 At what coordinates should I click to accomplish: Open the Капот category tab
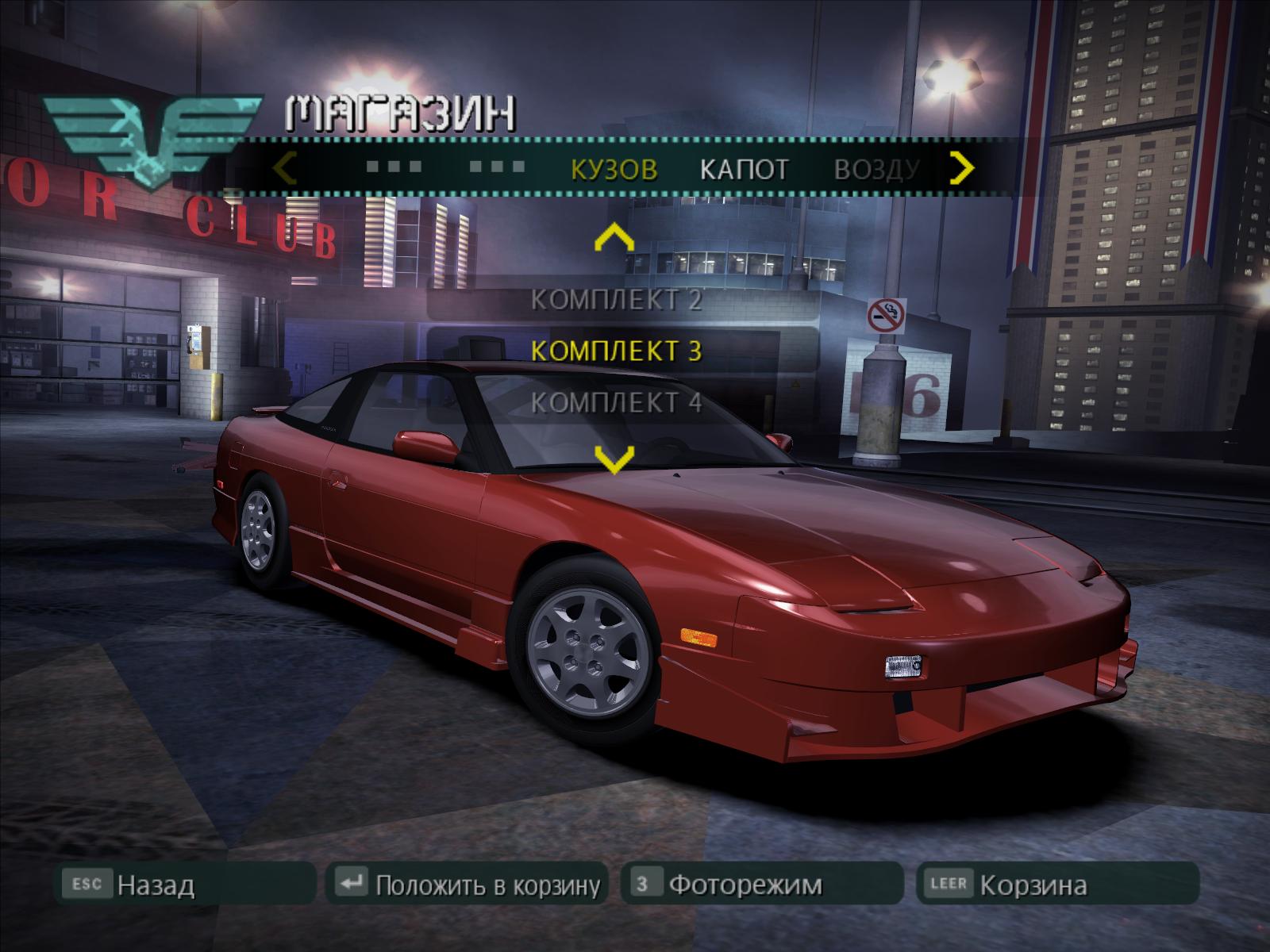point(744,169)
